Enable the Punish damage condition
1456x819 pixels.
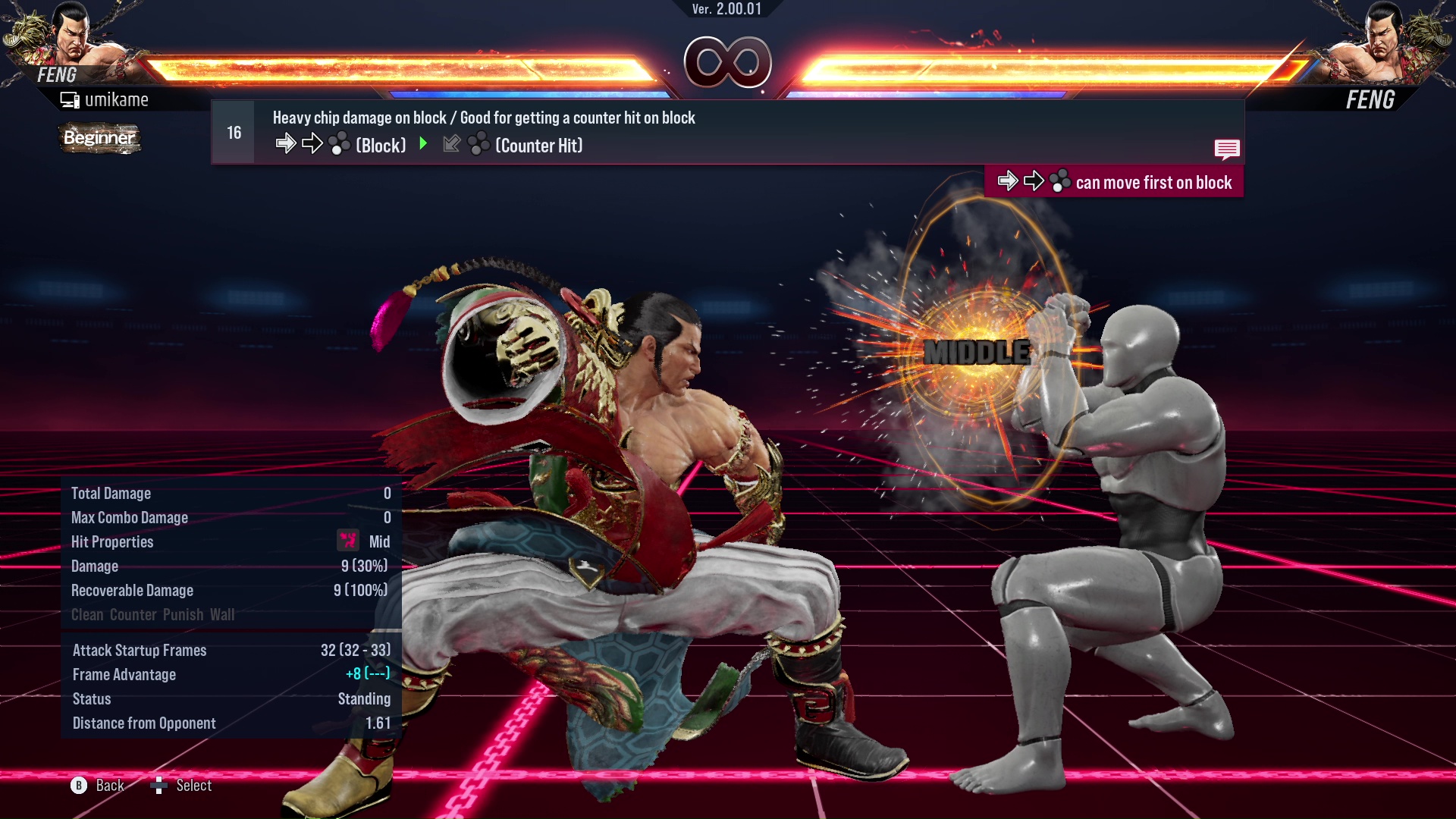[182, 615]
